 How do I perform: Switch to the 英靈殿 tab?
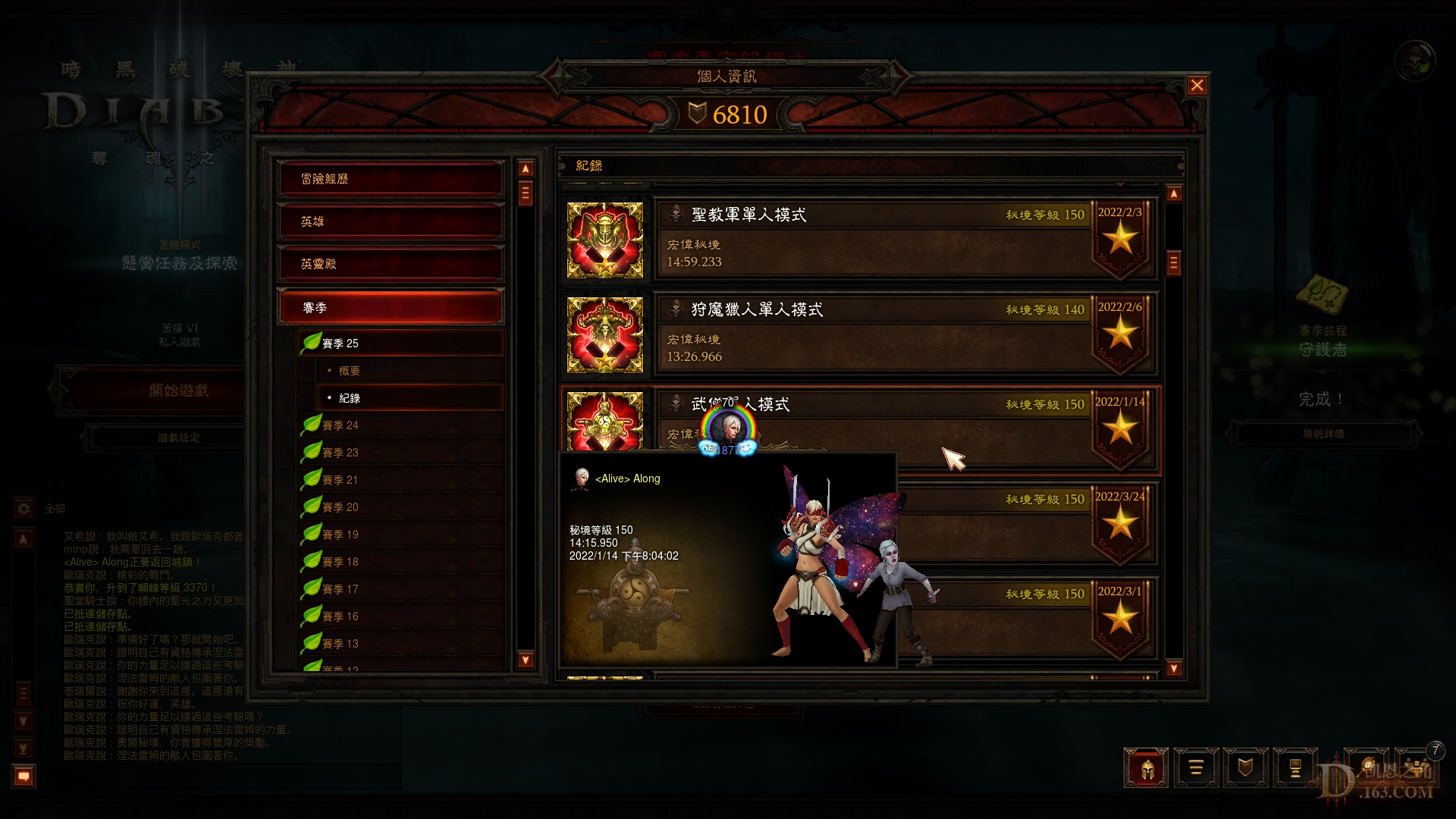[x=390, y=263]
